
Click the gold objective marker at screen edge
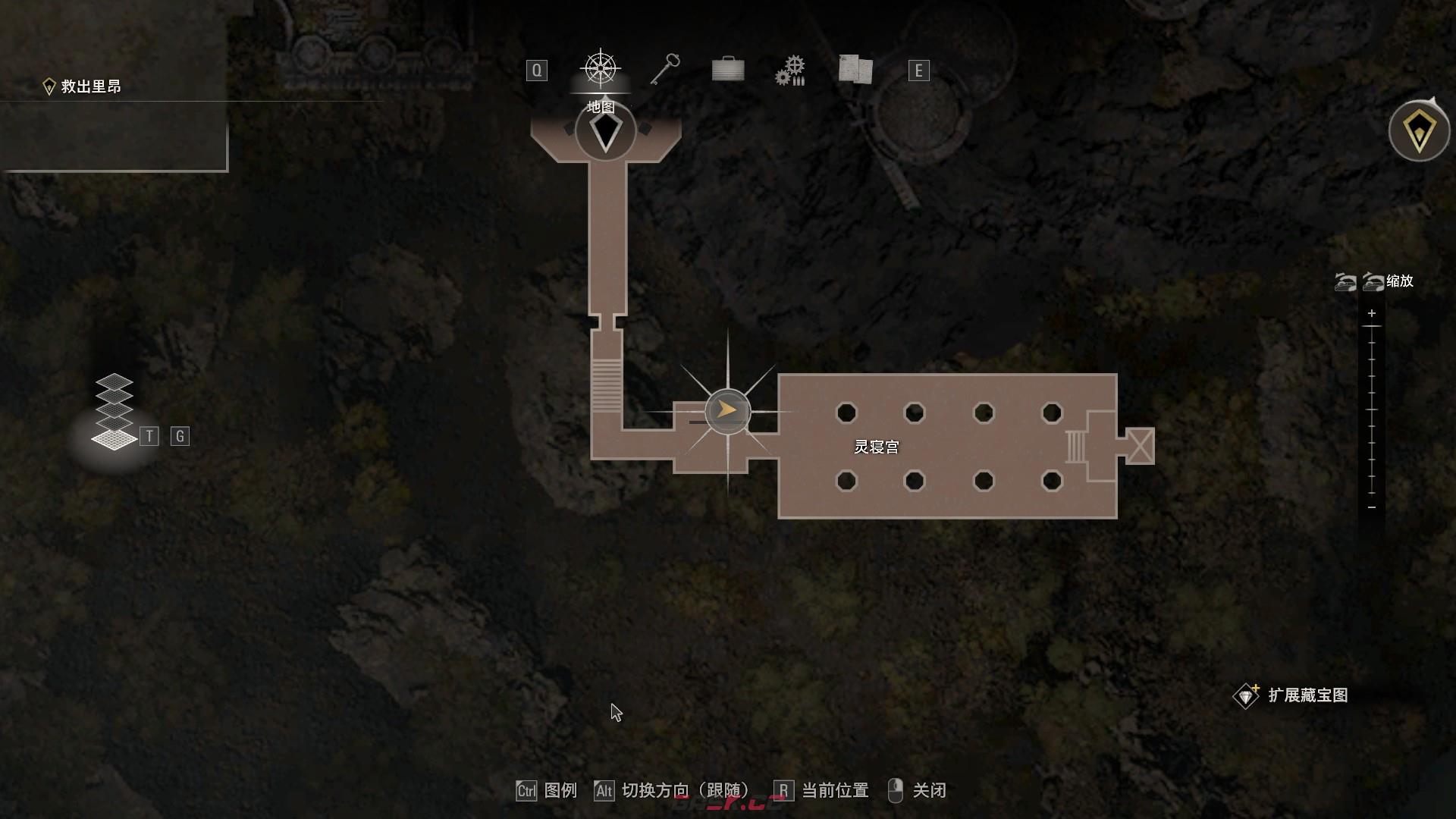(1419, 131)
